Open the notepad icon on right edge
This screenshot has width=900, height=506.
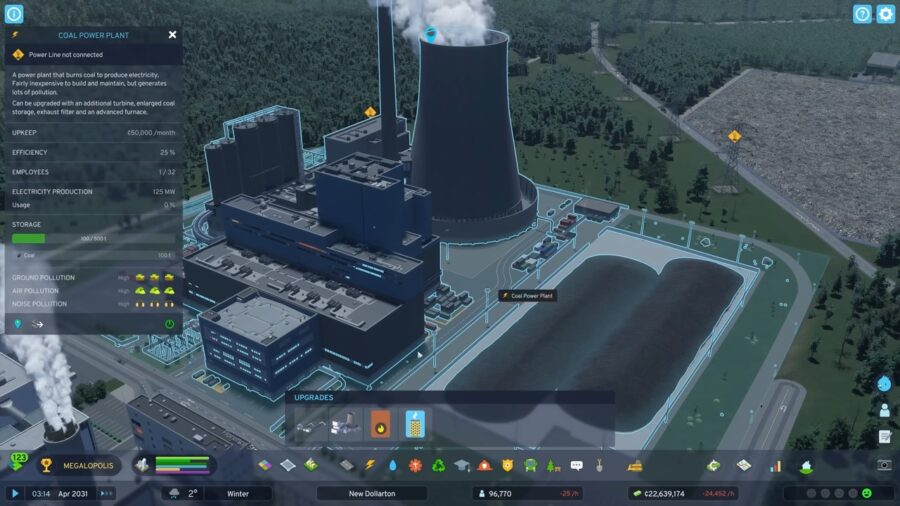tap(885, 436)
